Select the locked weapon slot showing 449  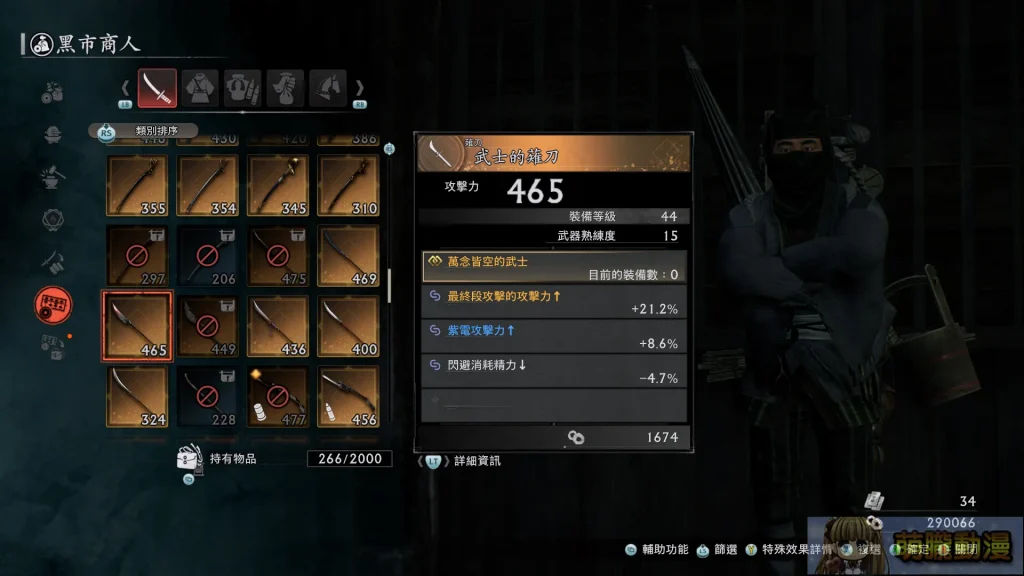click(x=207, y=325)
